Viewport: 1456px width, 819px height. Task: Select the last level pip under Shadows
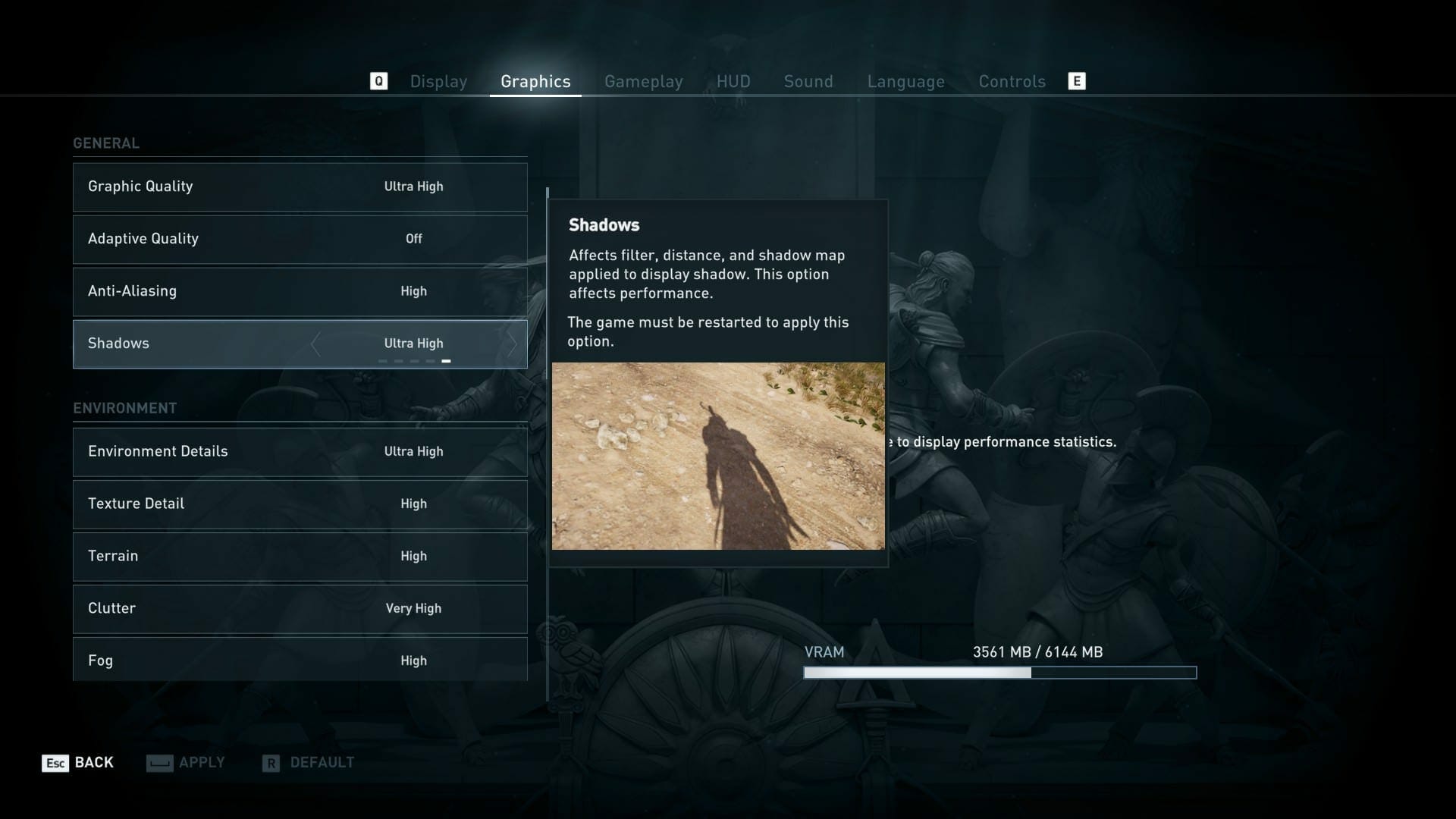click(447, 360)
